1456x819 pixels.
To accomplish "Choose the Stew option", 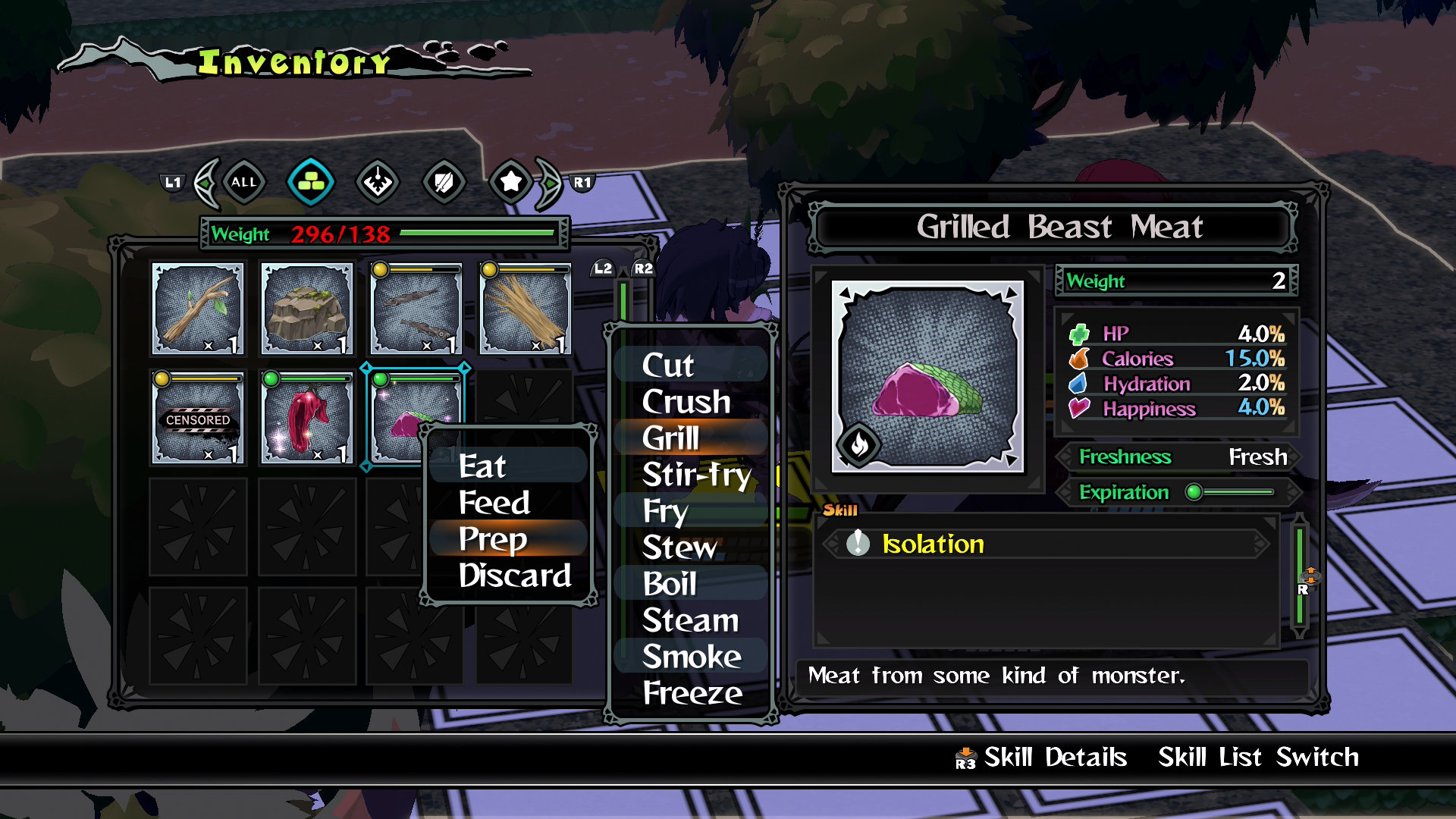I will pyautogui.click(x=679, y=548).
